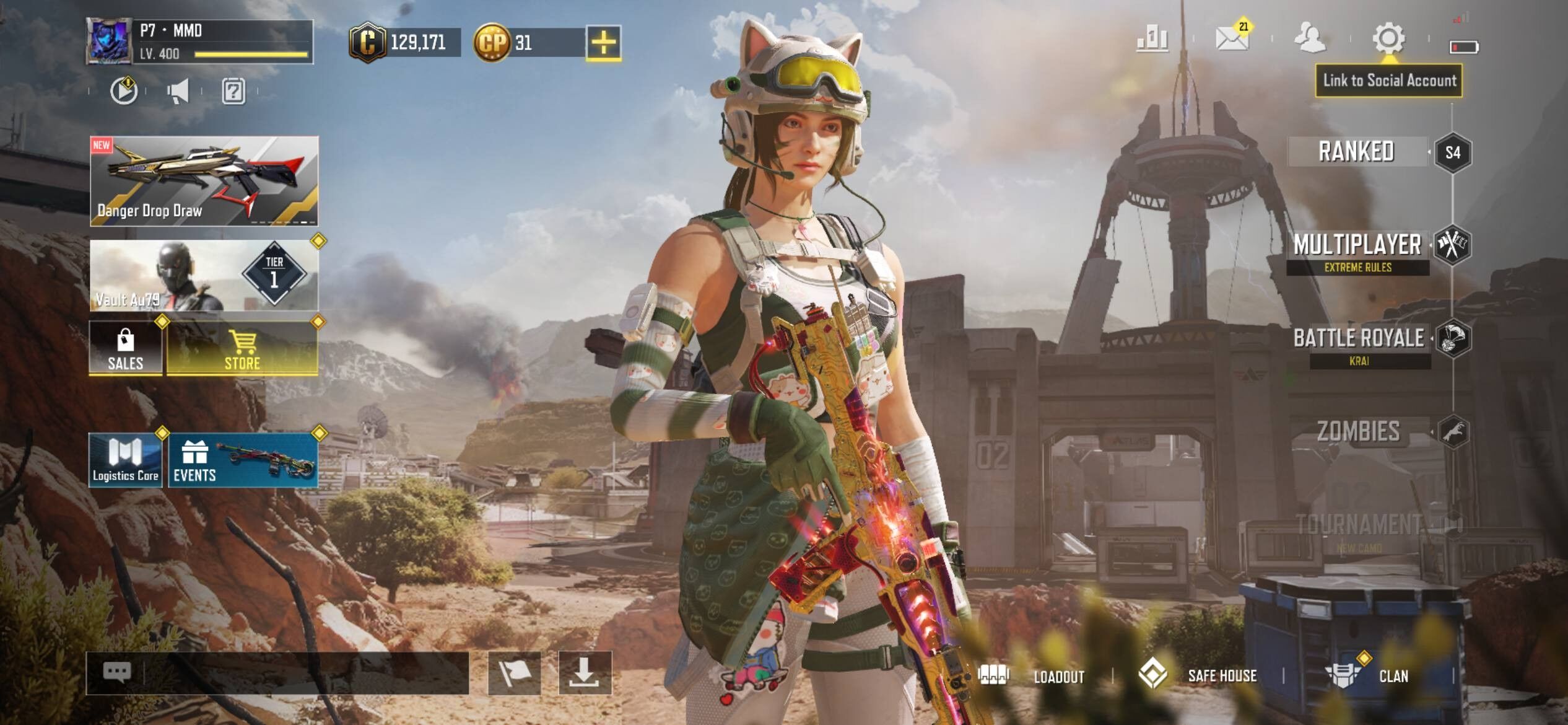Image resolution: width=1568 pixels, height=725 pixels.
Task: Open the Vault Au79 battle pass
Action: tap(204, 276)
